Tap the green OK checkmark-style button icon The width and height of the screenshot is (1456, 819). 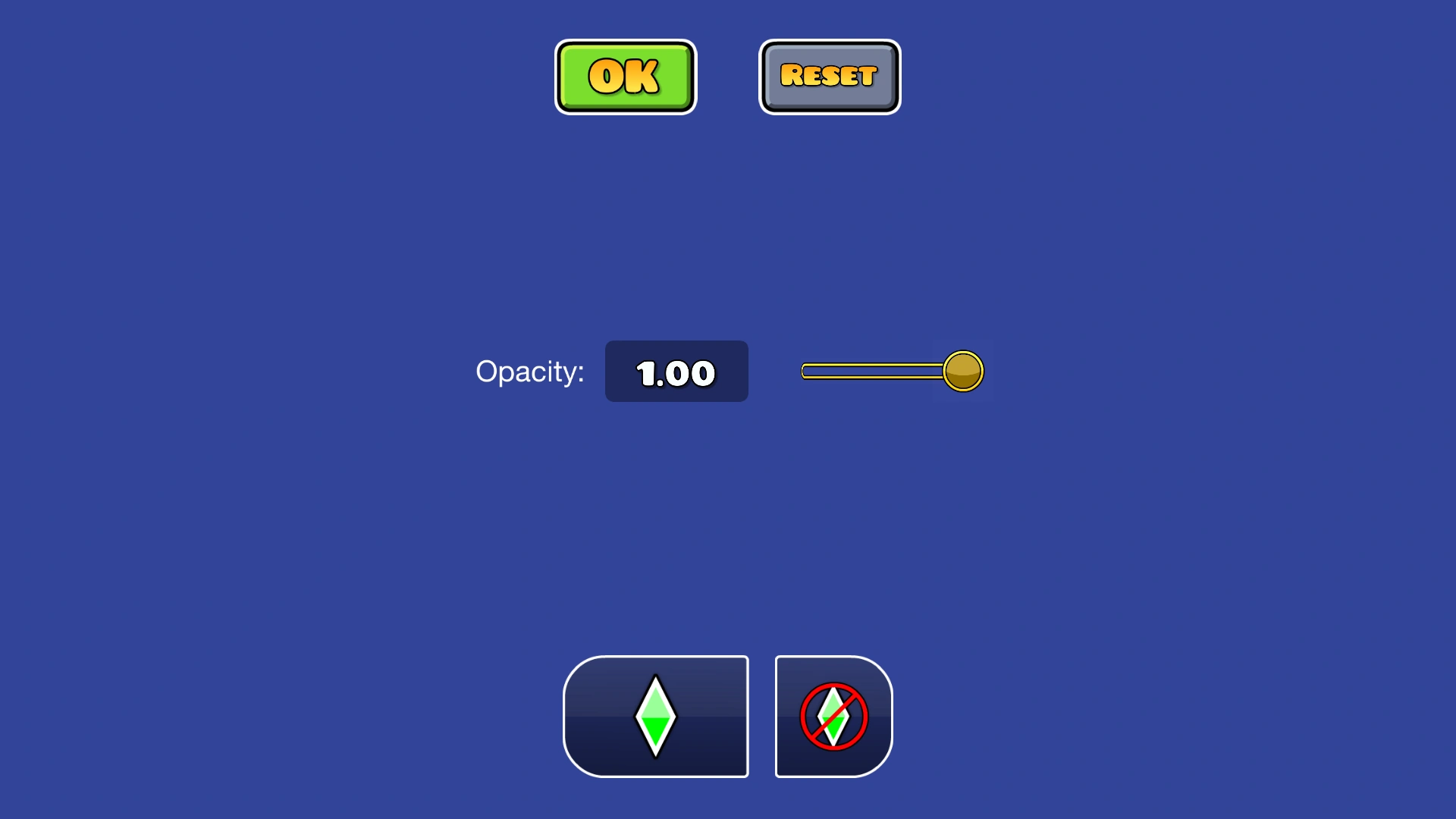pos(625,76)
